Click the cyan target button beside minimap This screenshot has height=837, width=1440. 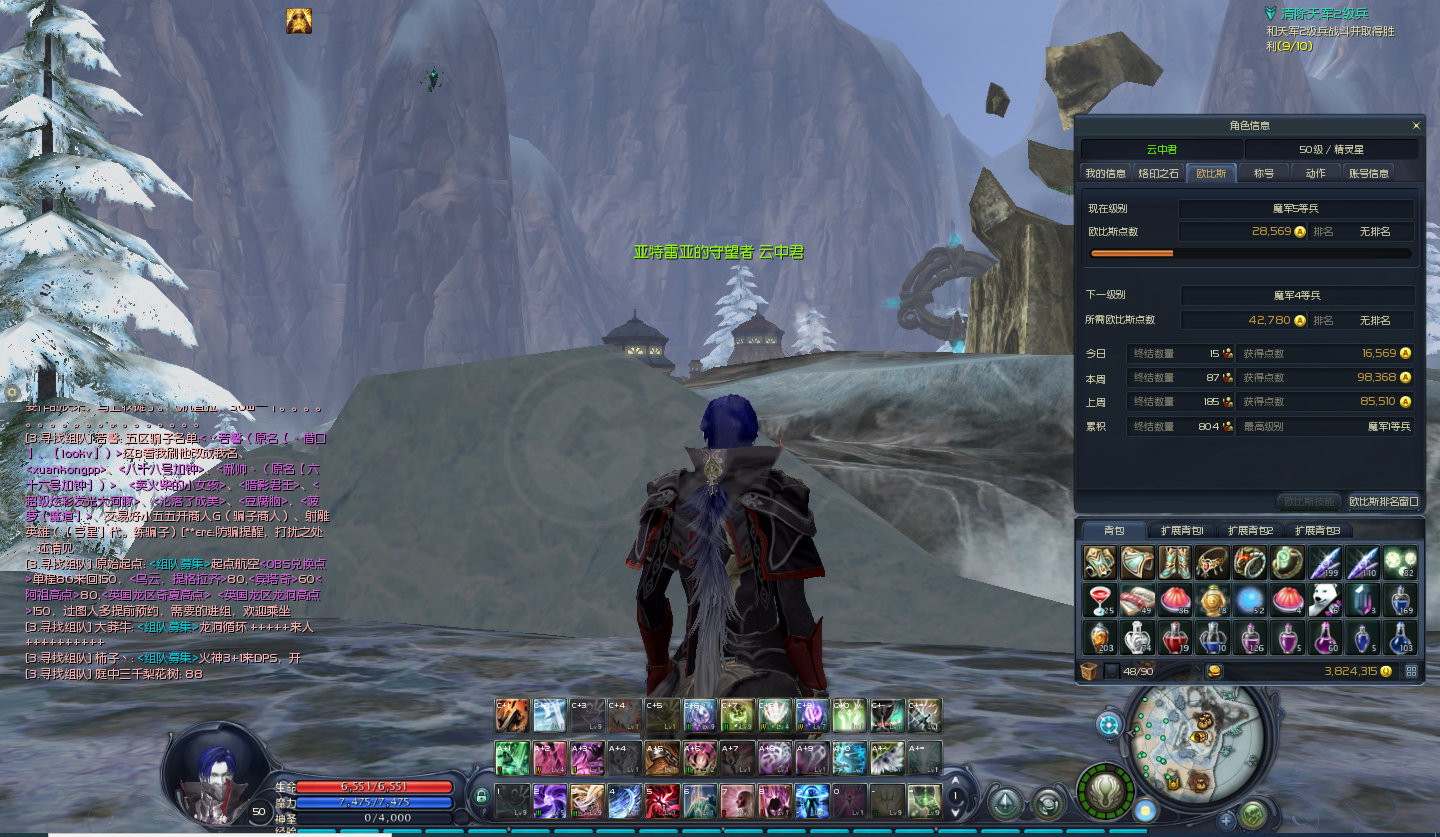click(1109, 724)
